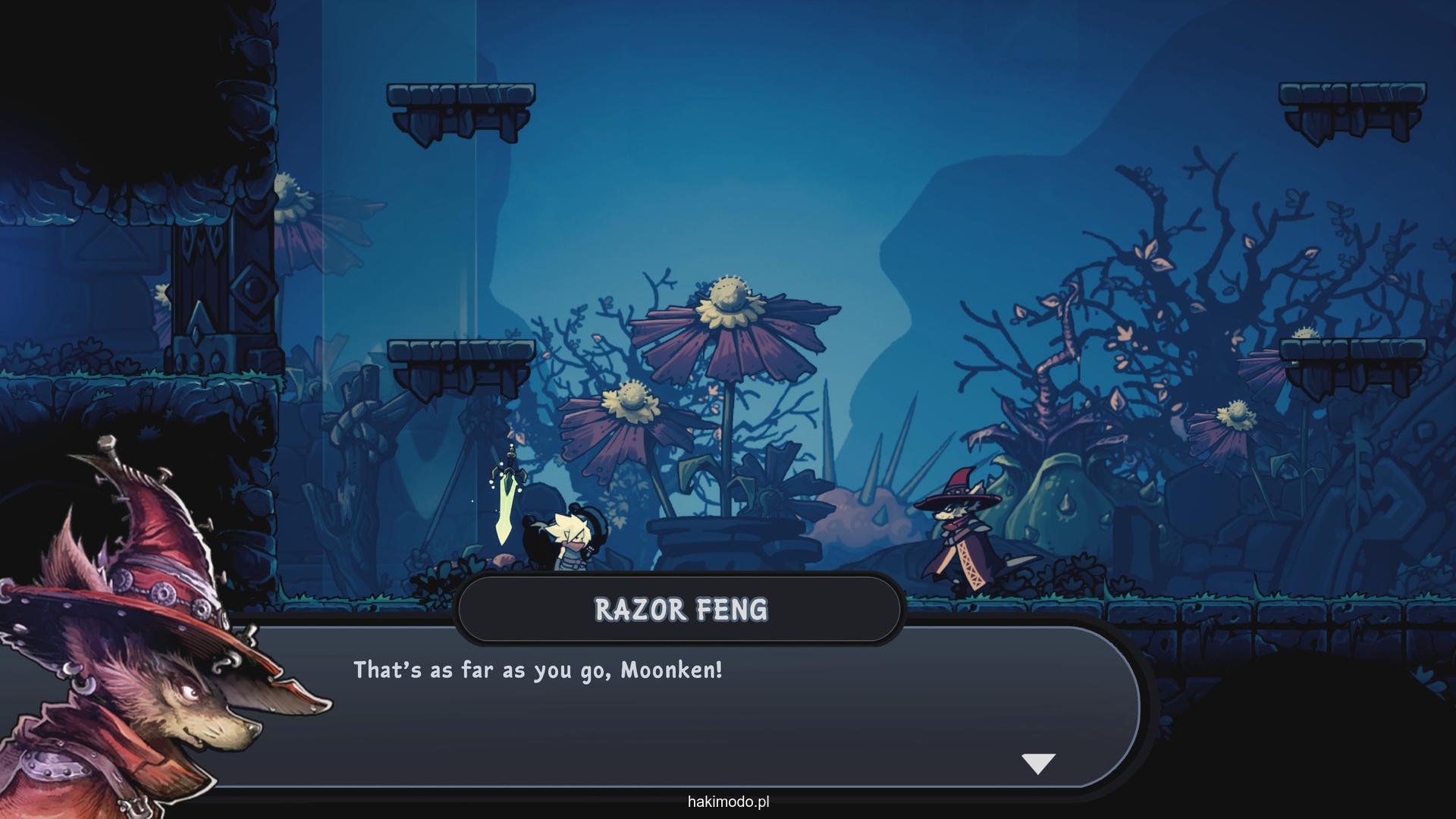This screenshot has width=1456, height=819.
Task: Advance dialogue with the white arrow
Action: [1038, 763]
